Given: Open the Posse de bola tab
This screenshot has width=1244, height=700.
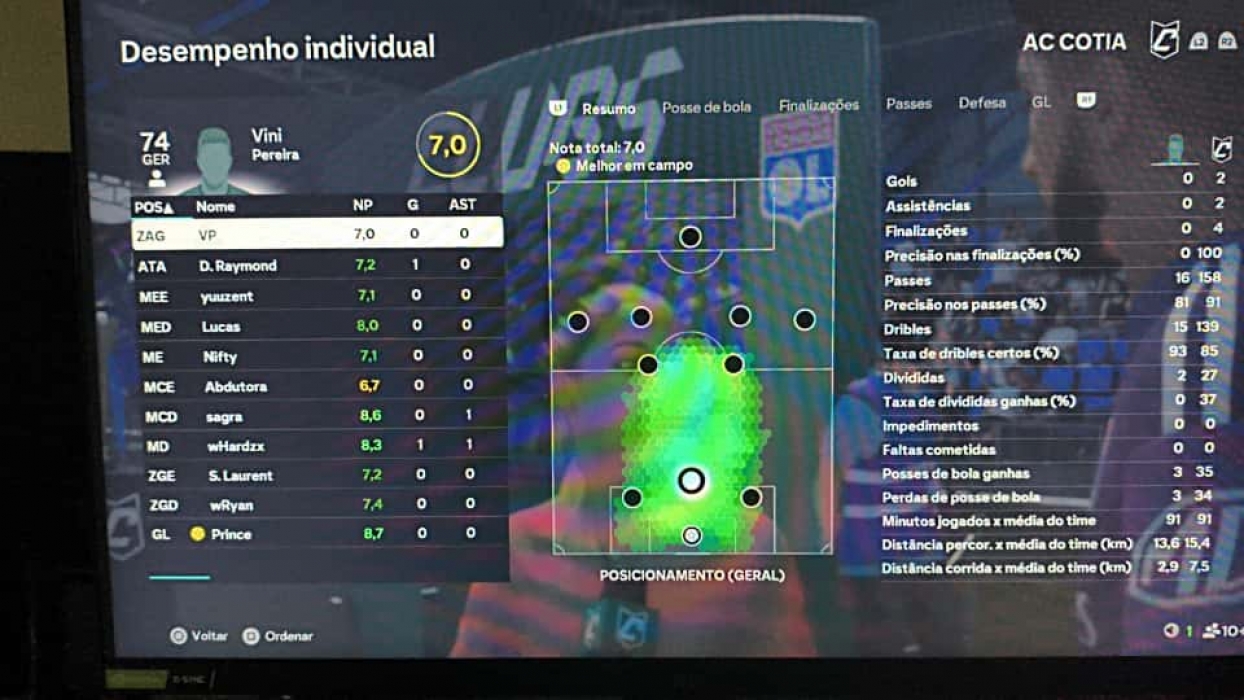Looking at the screenshot, I should pyautogui.click(x=706, y=107).
